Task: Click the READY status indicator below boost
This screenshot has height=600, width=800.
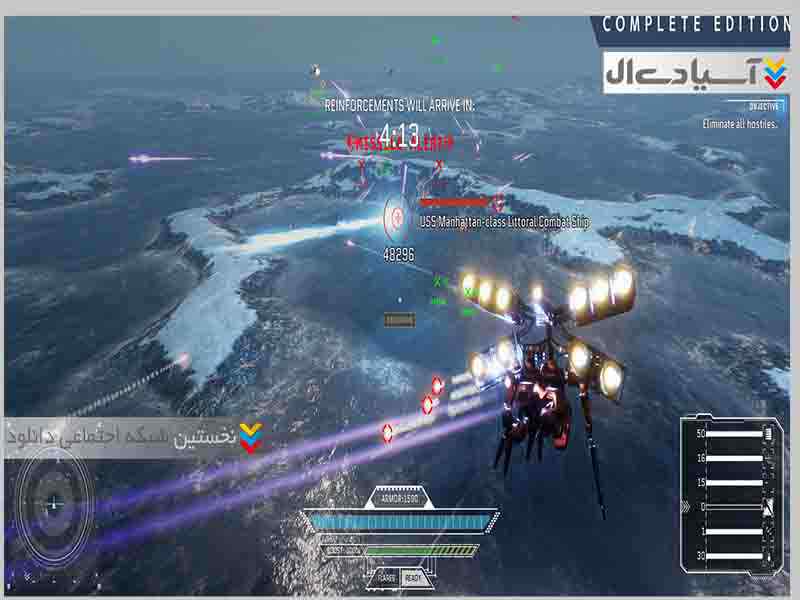Action: click(411, 578)
